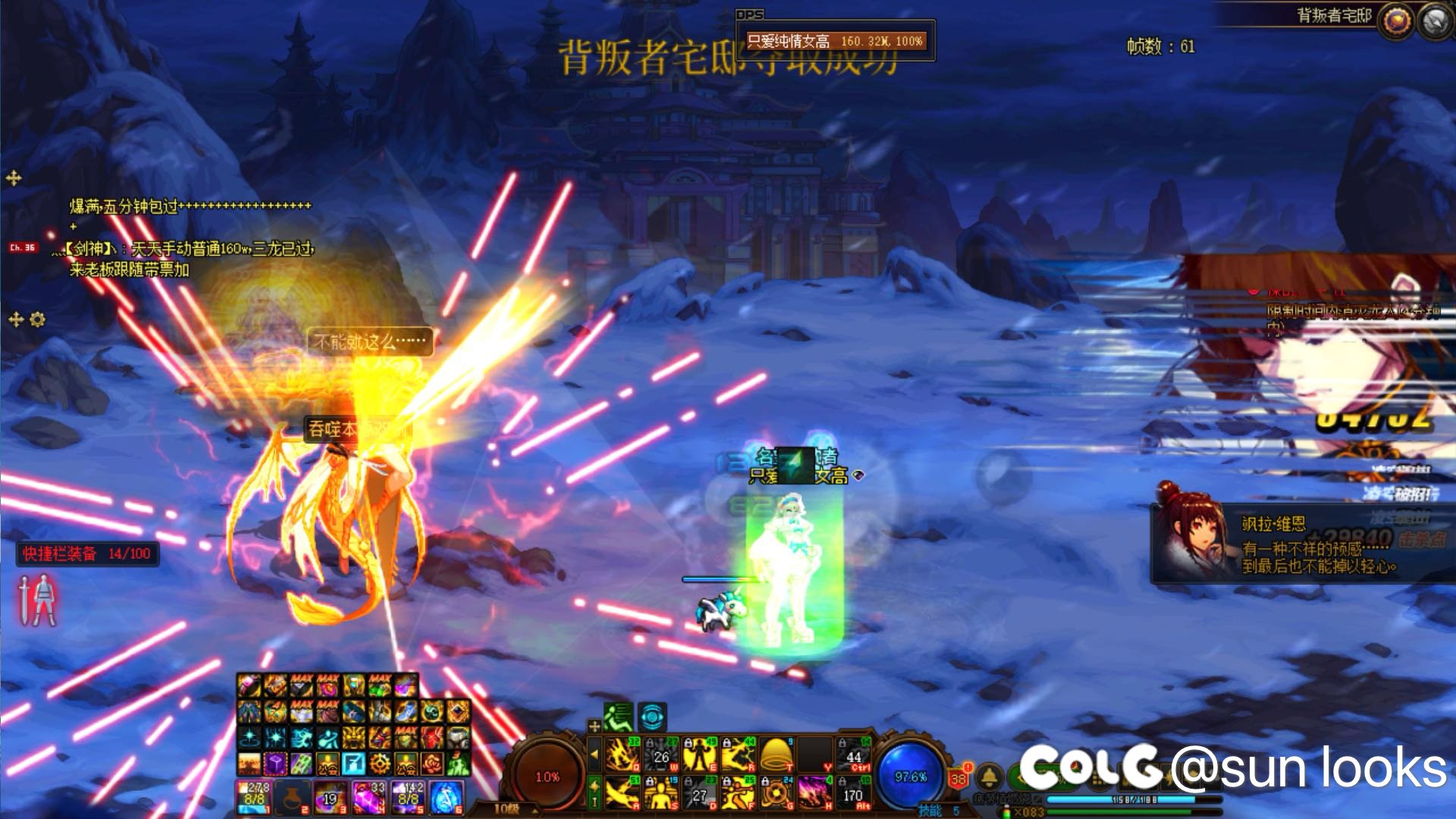Click the red shield badge showing 38
This screenshot has width=1456, height=819.
tap(959, 778)
